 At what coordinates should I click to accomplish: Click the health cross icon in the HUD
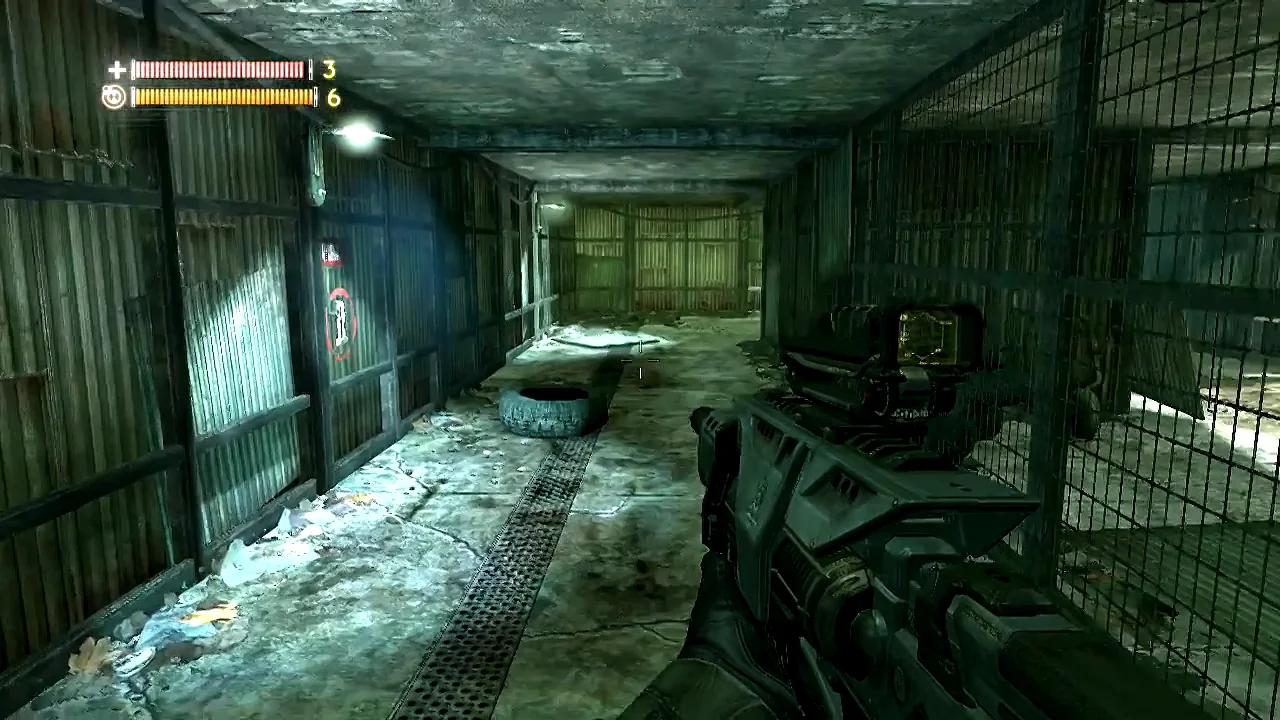[116, 70]
